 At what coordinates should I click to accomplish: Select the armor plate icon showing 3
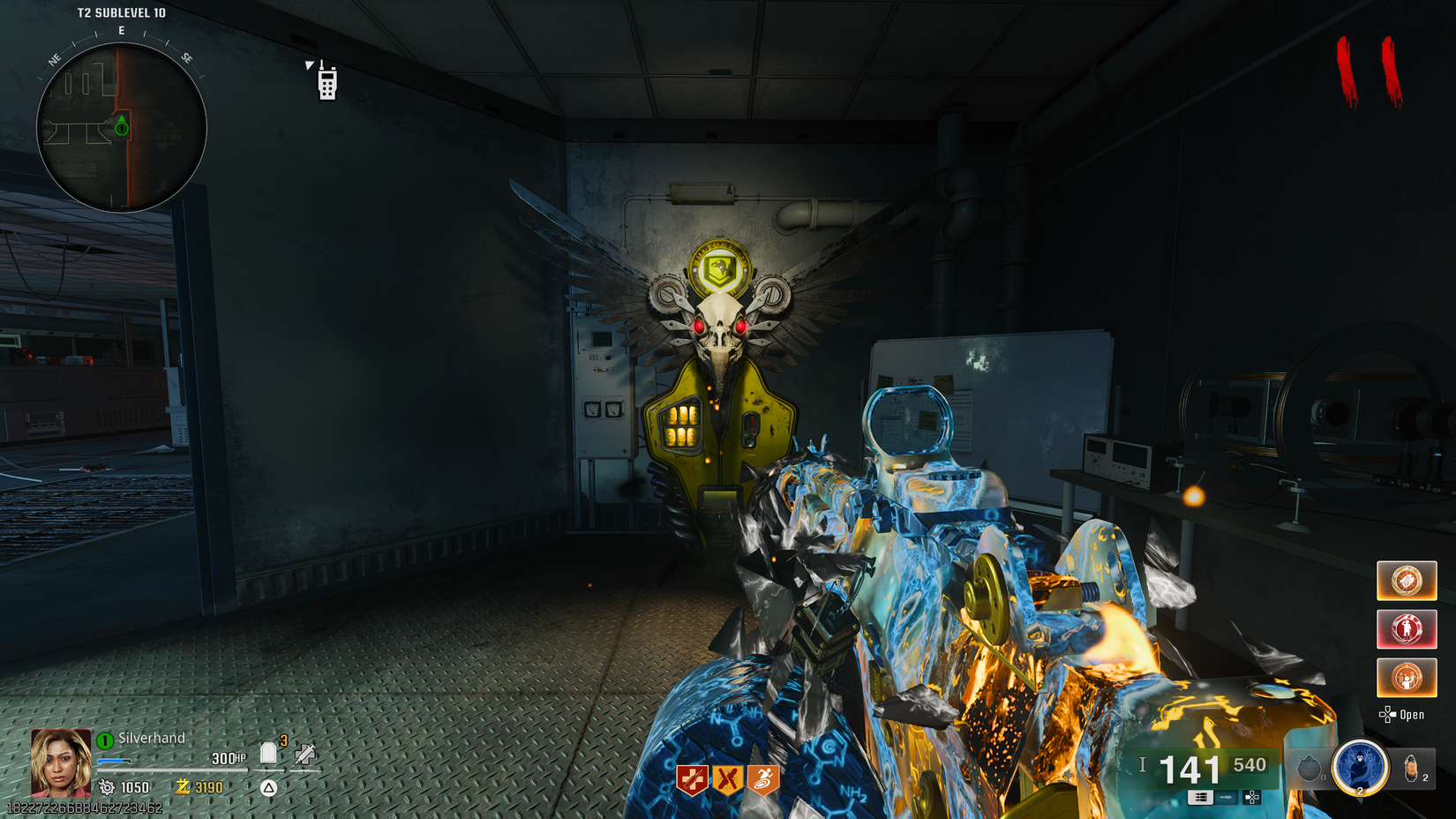269,751
